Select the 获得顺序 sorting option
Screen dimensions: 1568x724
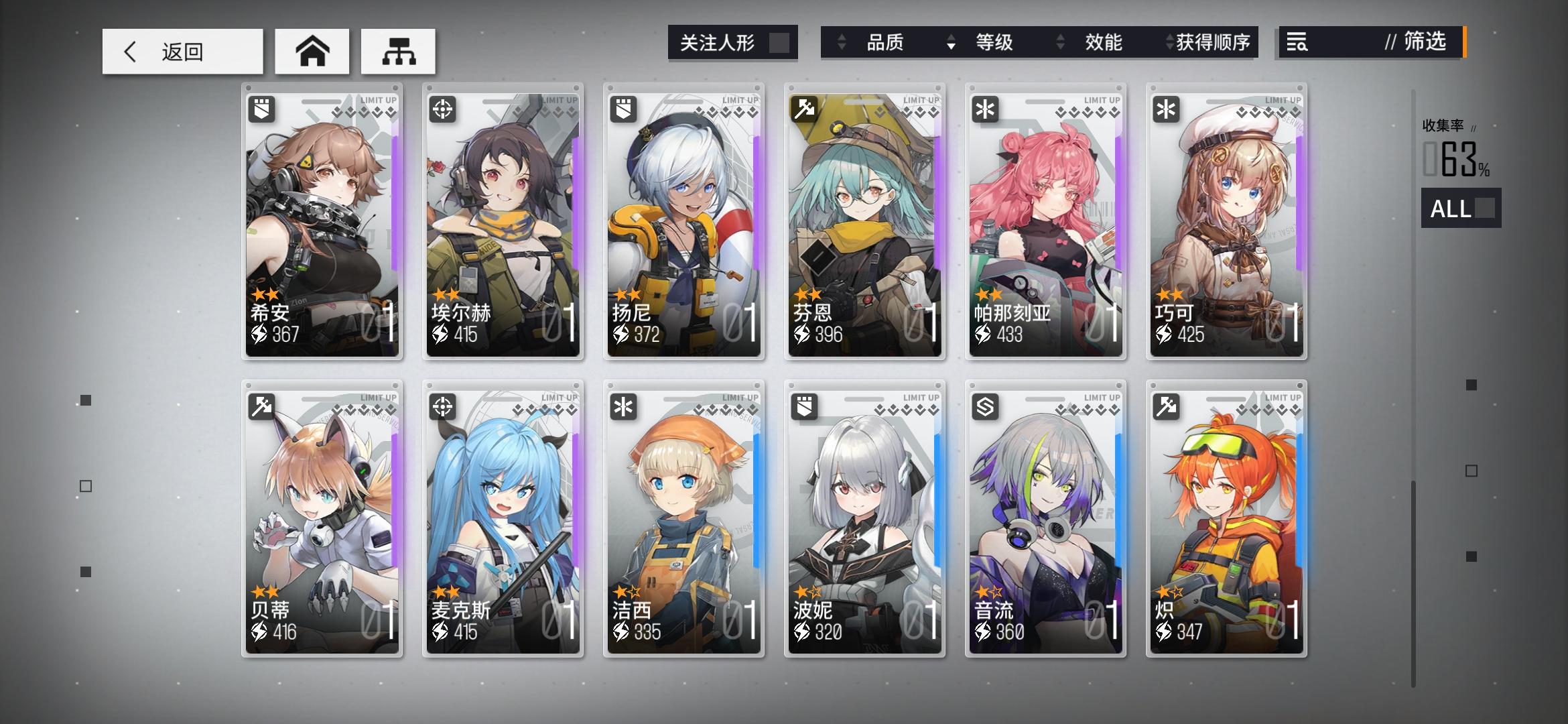1213,42
